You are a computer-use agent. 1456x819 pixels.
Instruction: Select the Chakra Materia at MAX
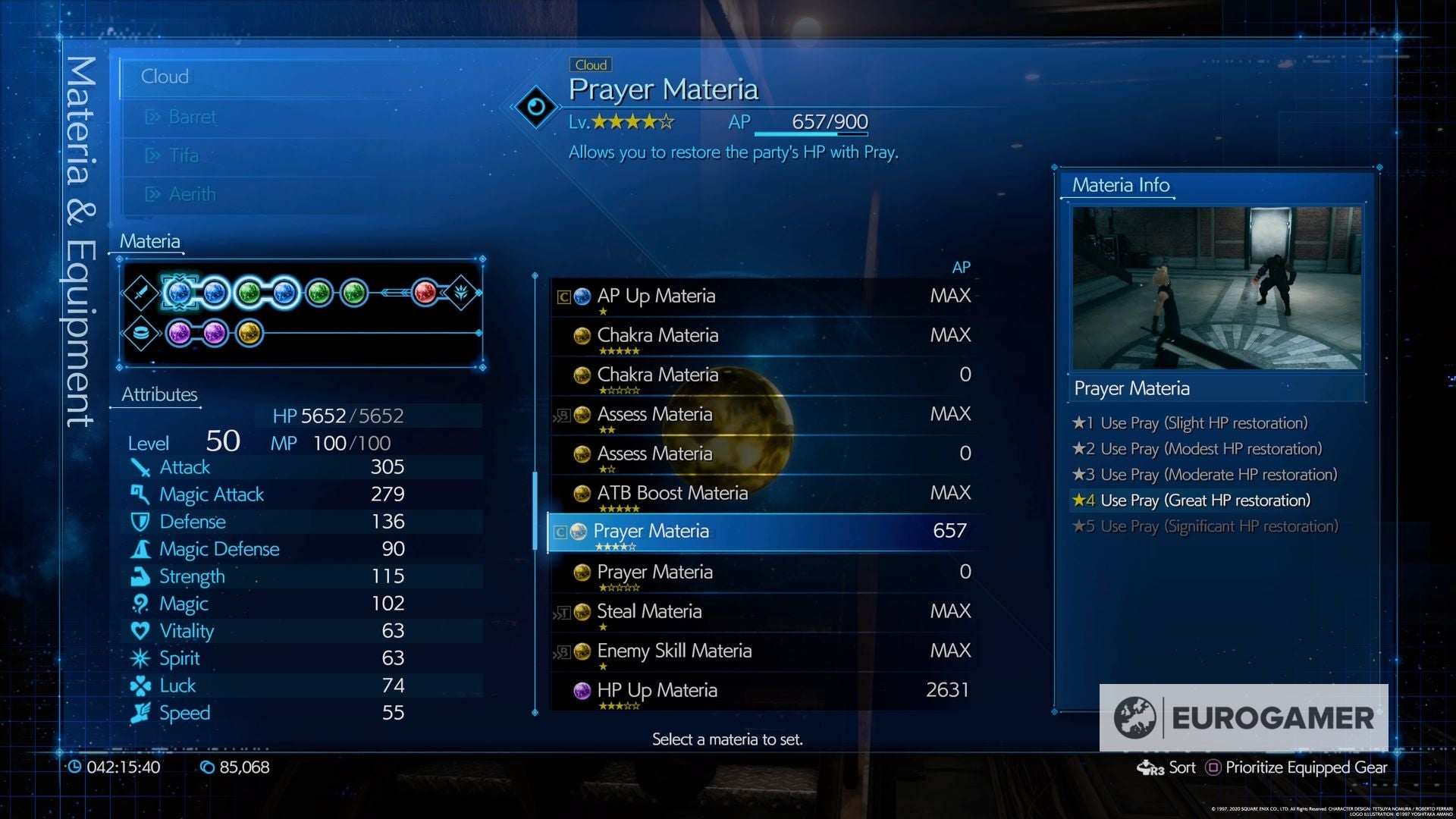point(657,335)
